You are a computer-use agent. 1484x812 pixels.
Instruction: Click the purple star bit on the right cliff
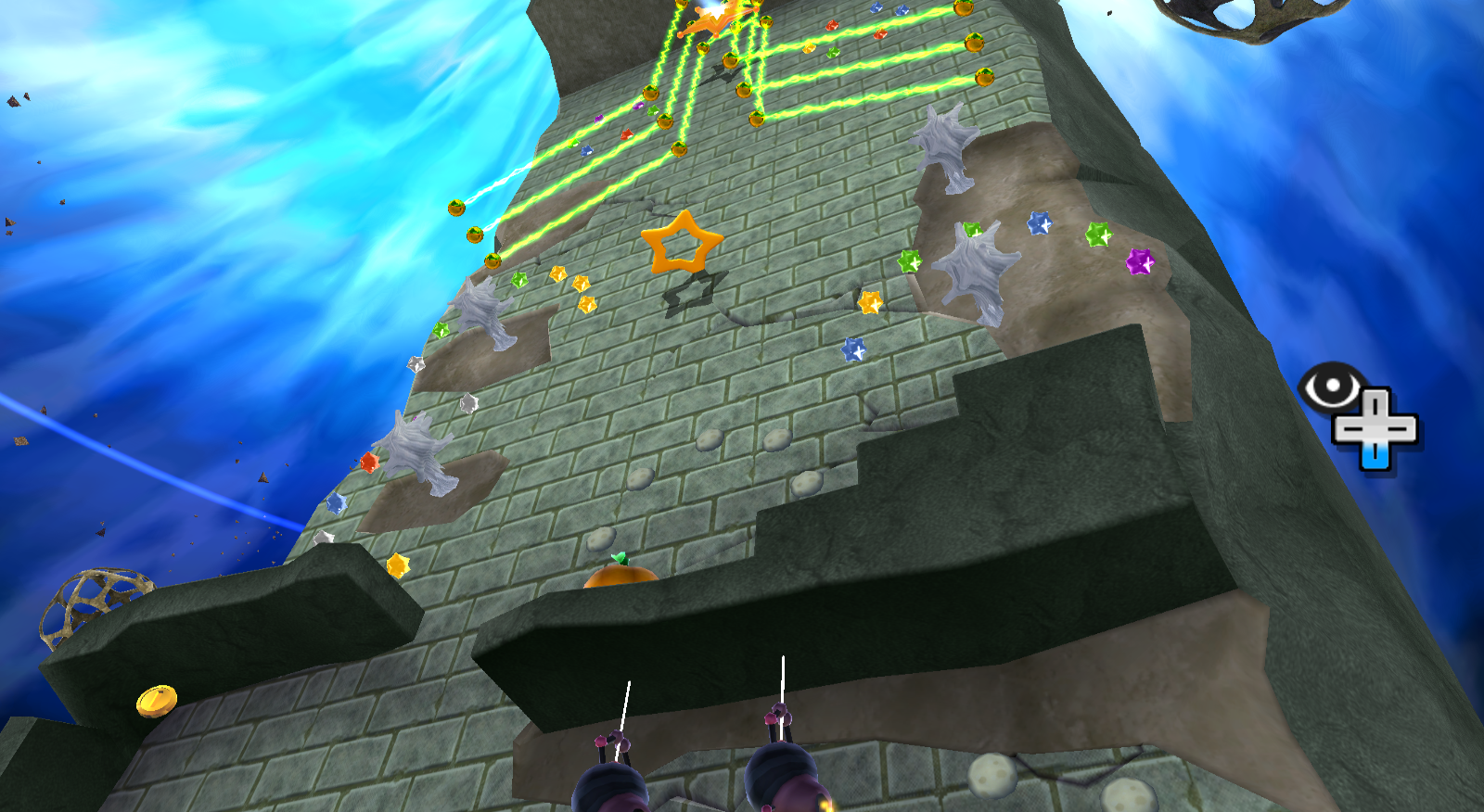click(1142, 262)
